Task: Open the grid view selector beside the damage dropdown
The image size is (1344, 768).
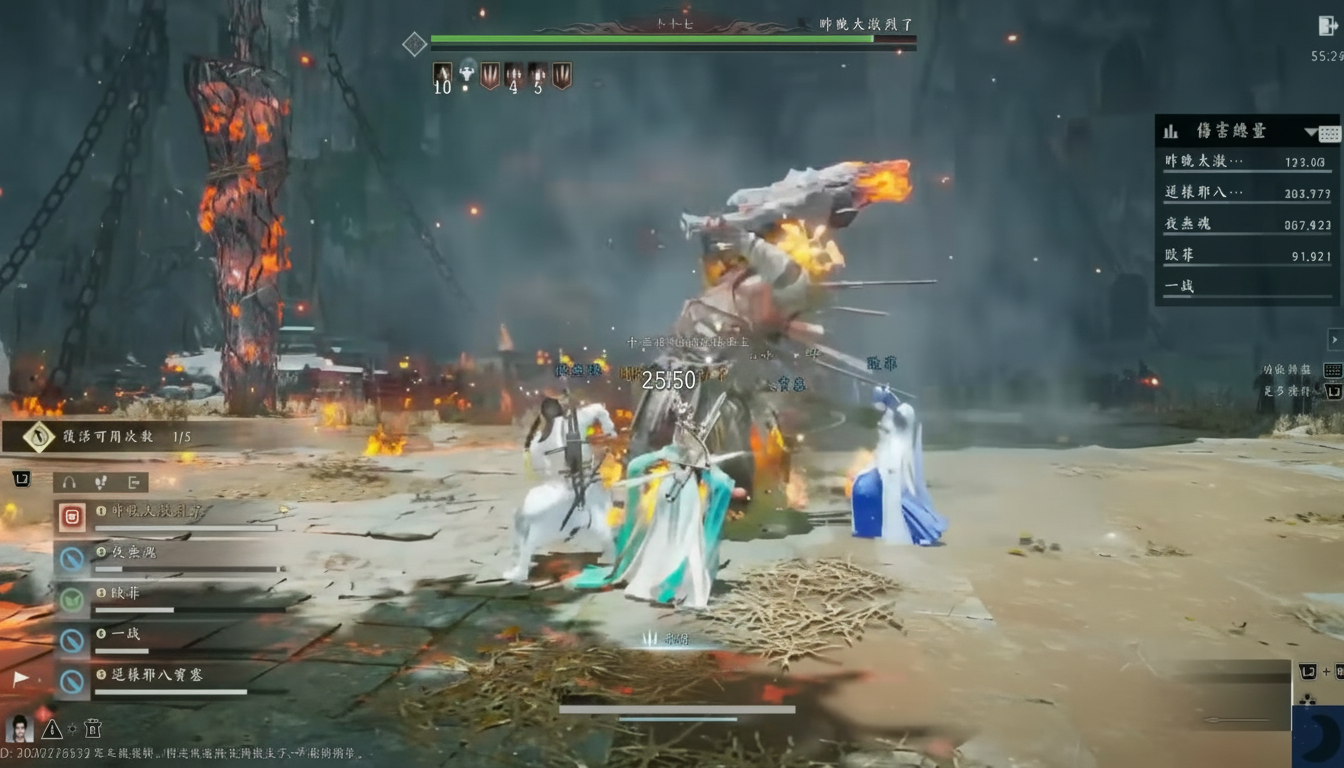Action: point(1329,134)
